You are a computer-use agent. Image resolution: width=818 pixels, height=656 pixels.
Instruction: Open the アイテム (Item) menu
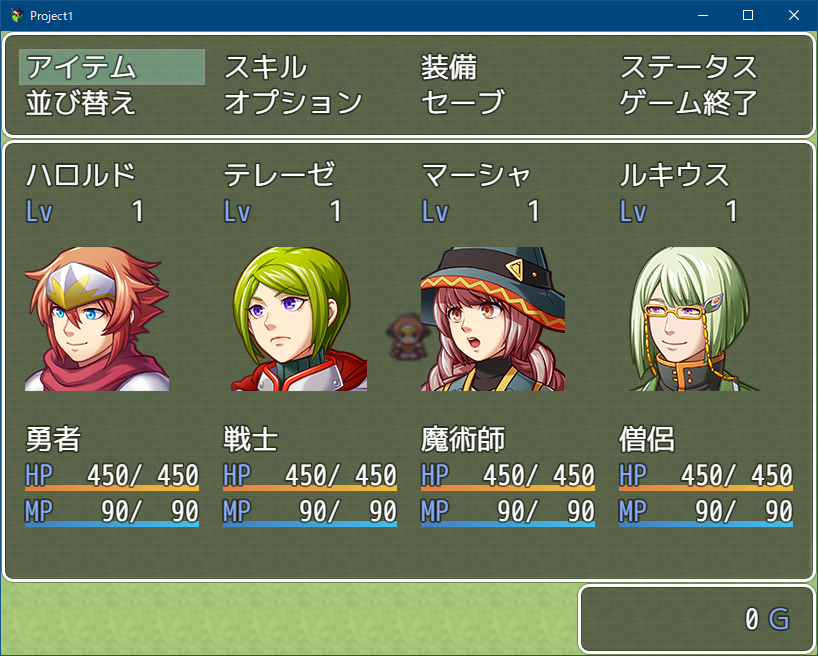(82, 67)
